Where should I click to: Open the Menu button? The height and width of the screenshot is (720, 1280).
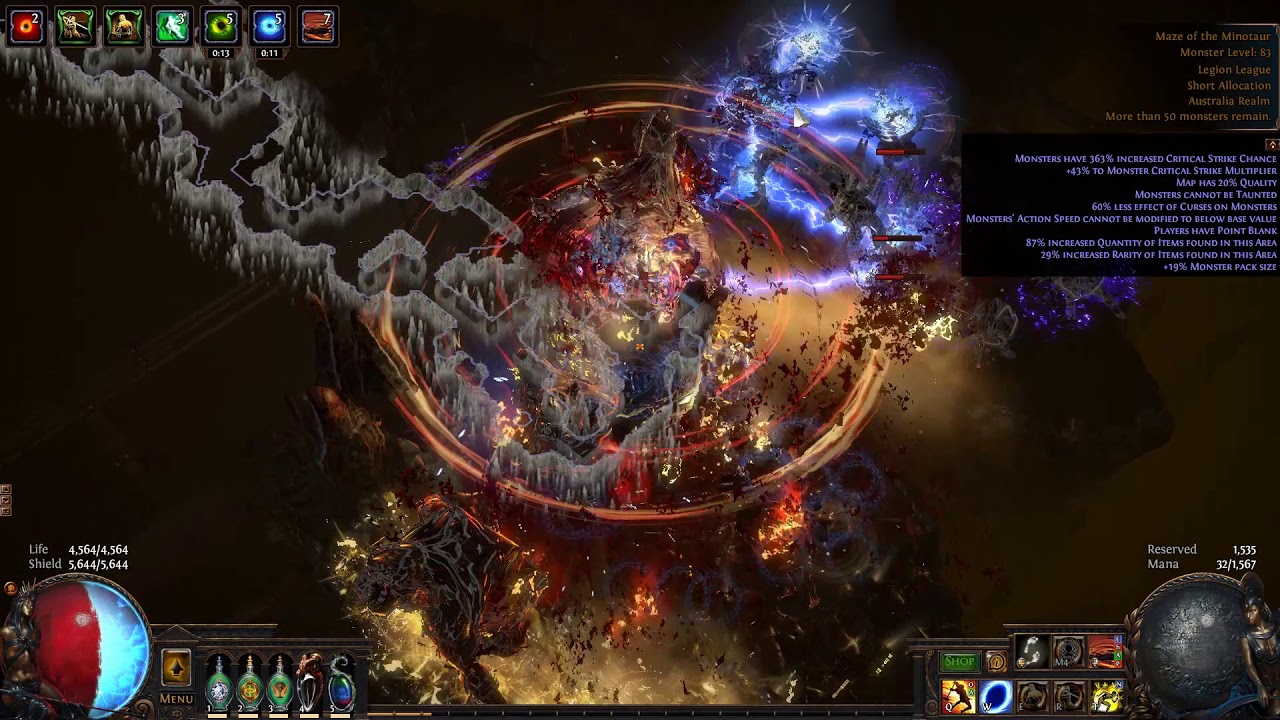(x=176, y=699)
